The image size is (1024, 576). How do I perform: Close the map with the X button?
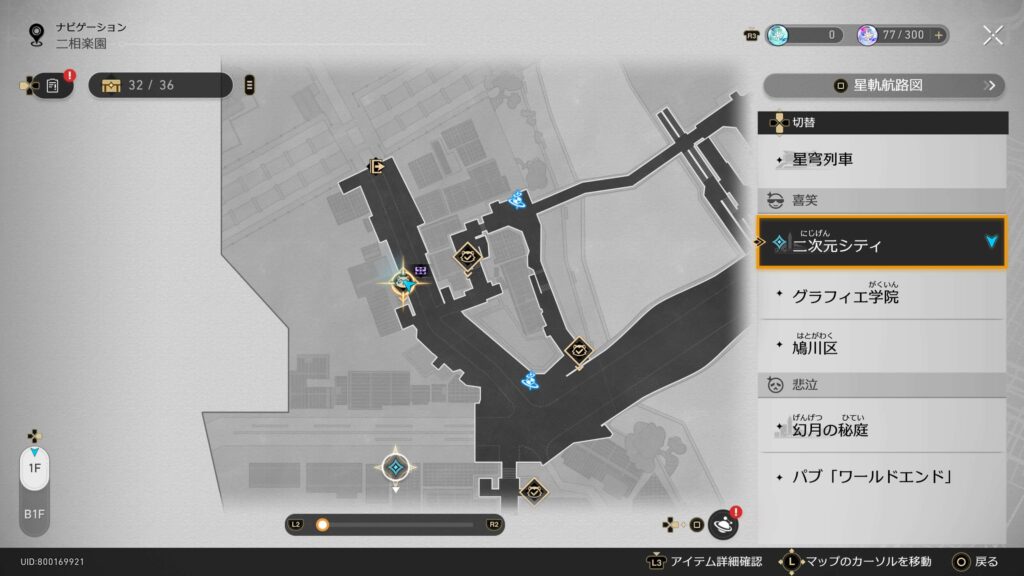[x=992, y=35]
